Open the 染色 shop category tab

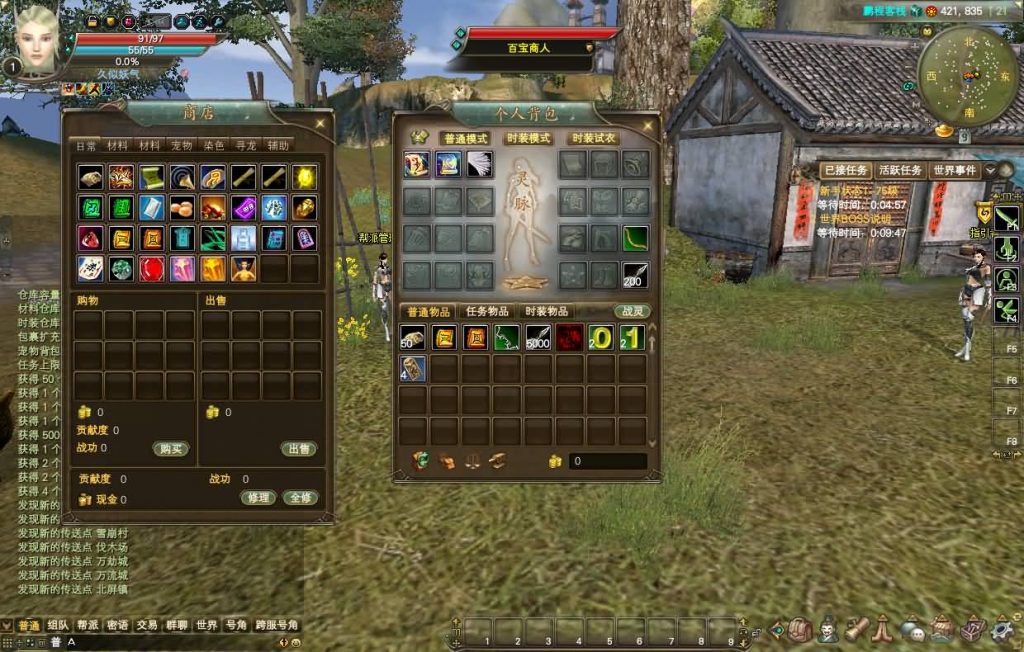213,146
